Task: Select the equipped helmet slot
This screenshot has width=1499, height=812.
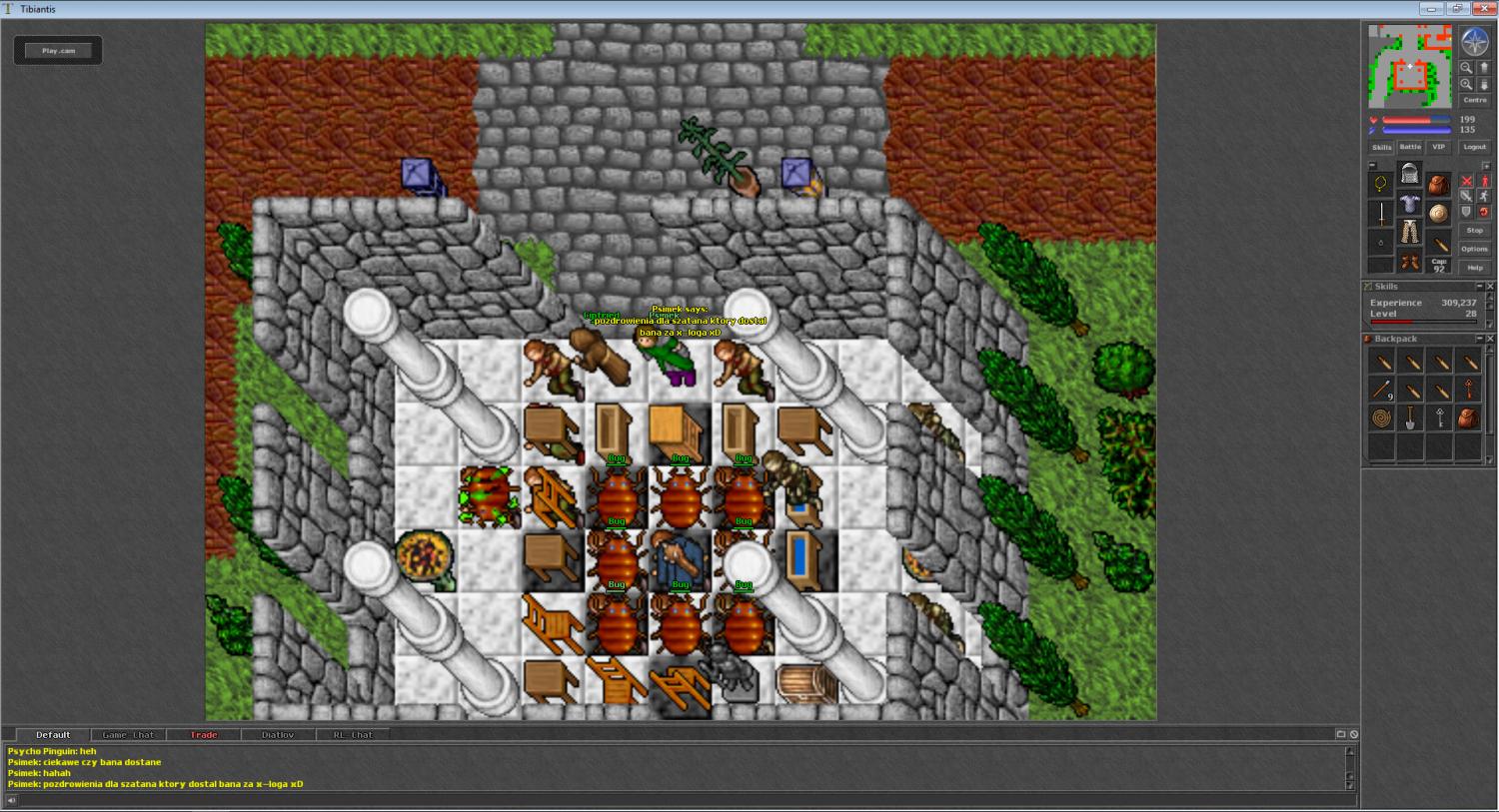Action: coord(1409,175)
